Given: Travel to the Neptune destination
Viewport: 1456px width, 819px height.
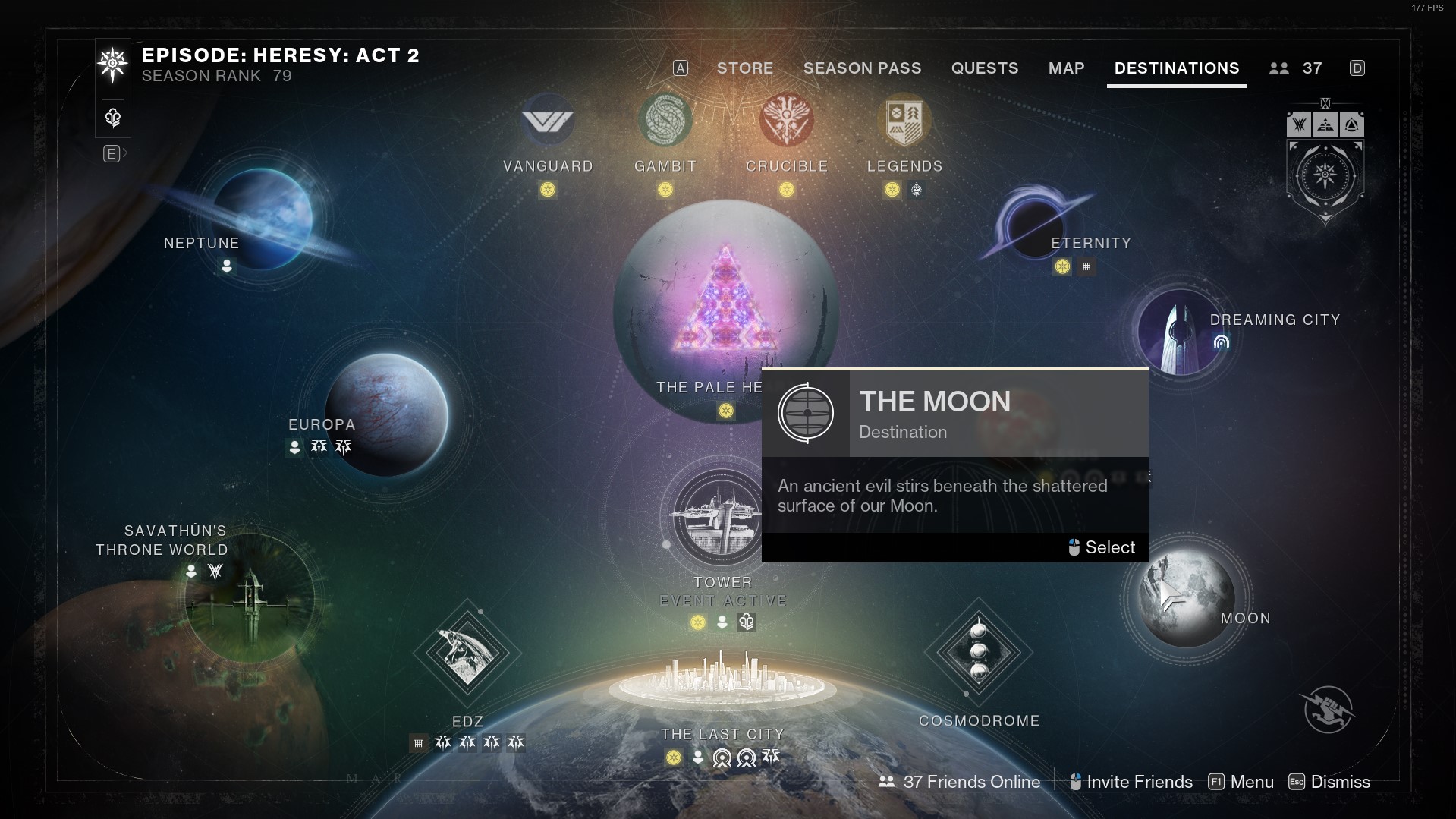Looking at the screenshot, I should 262,219.
